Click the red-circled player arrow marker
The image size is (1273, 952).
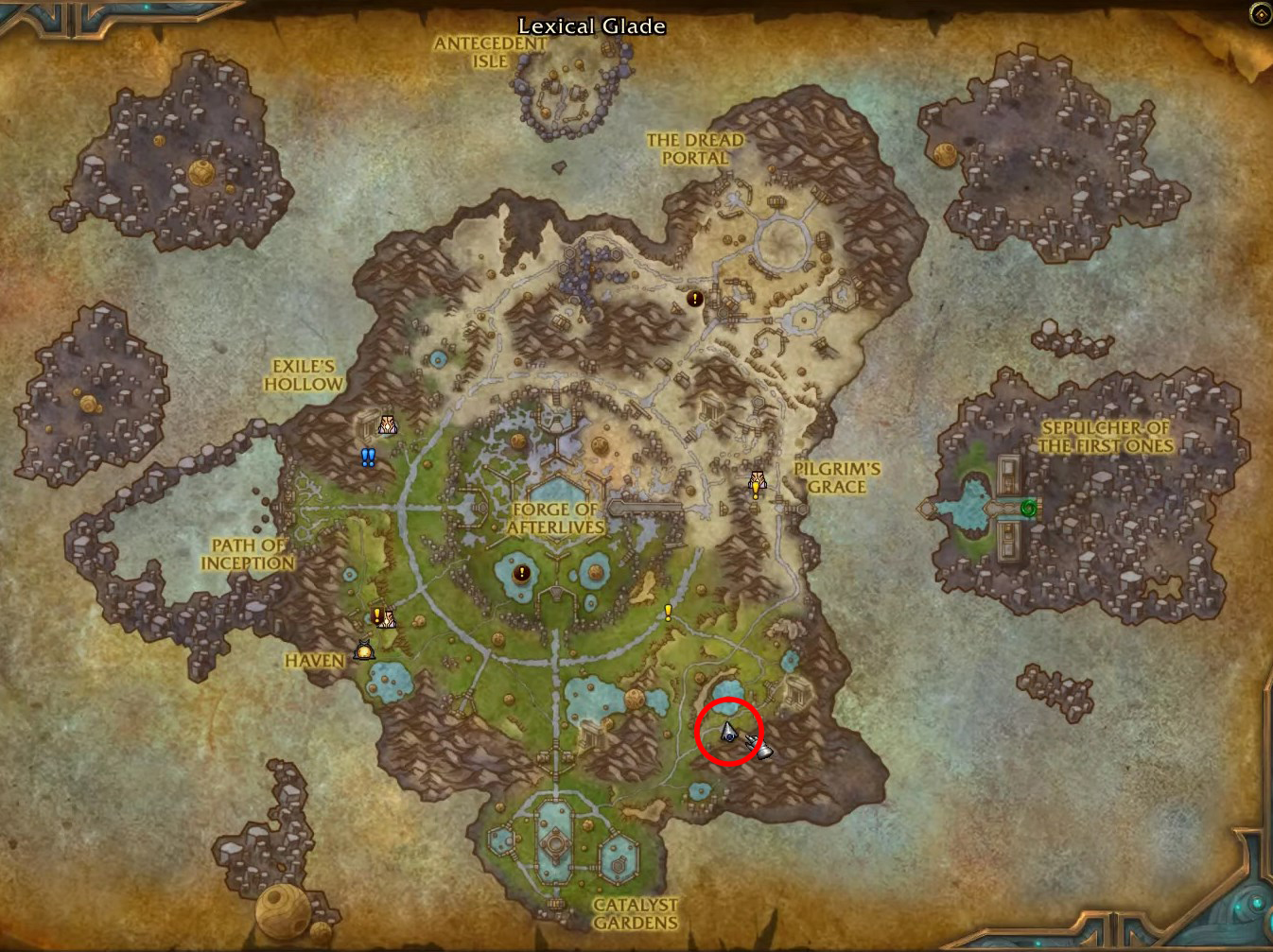728,729
